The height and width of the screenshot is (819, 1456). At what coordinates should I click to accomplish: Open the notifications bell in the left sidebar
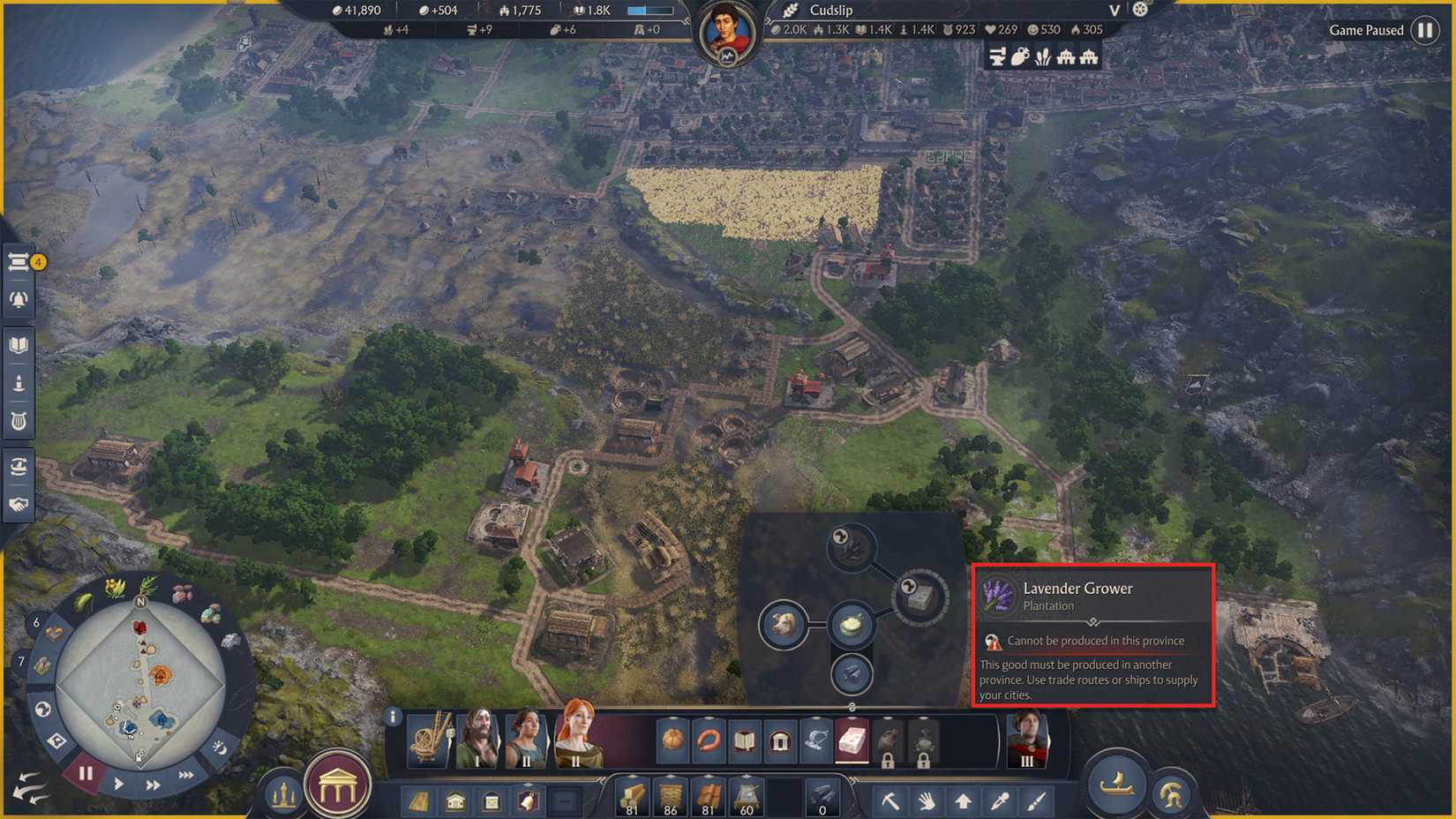(19, 298)
